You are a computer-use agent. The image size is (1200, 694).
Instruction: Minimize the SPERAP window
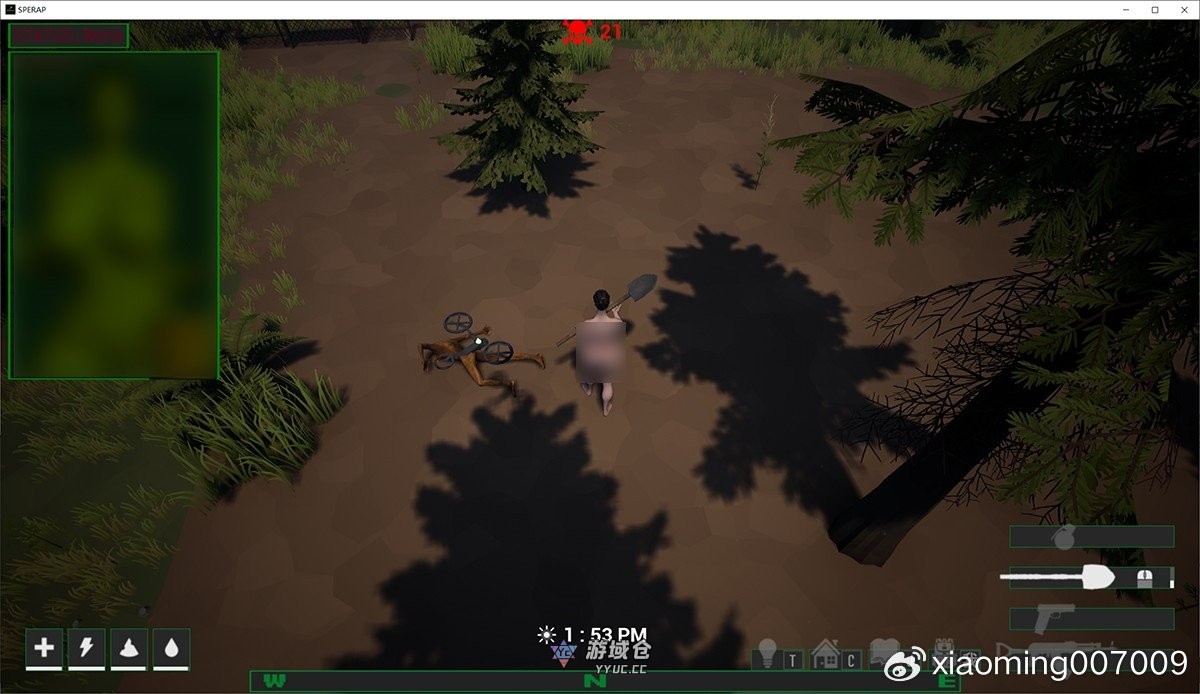click(x=1129, y=9)
